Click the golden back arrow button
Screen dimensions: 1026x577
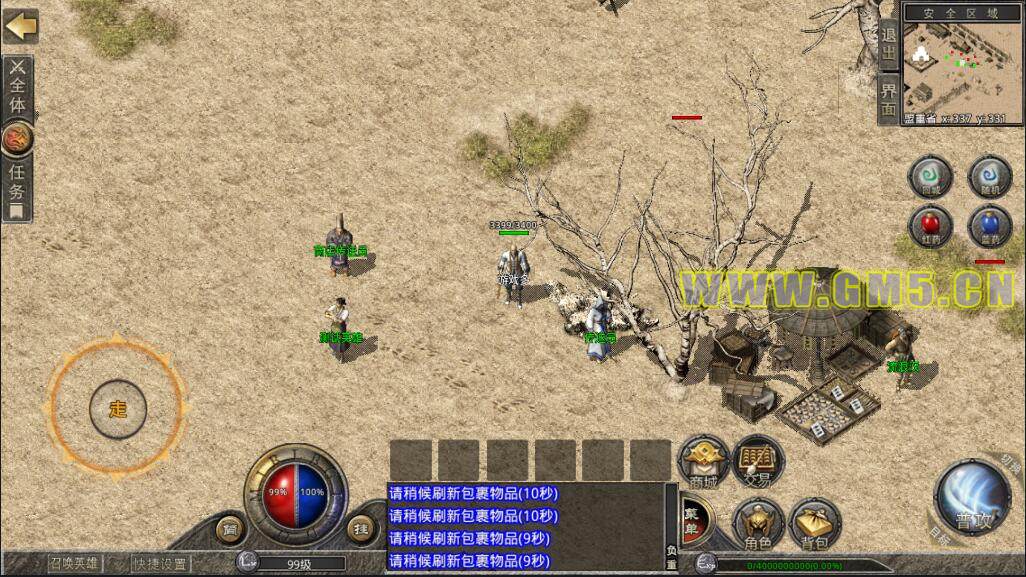[20, 25]
